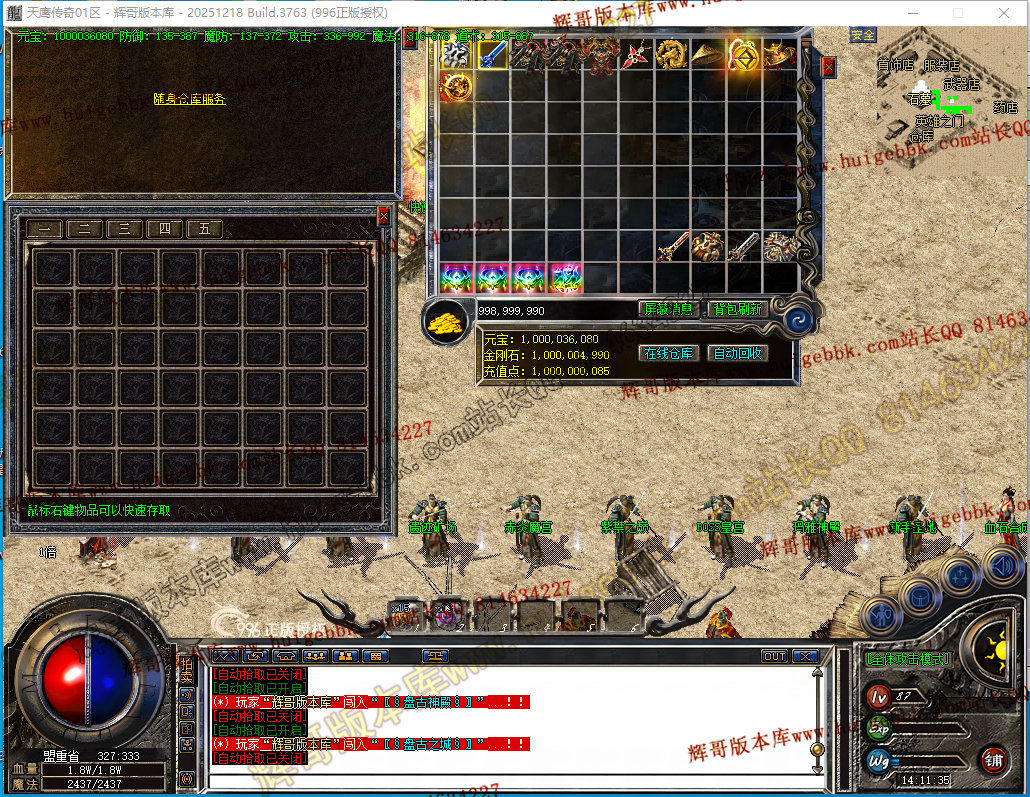
Task: Close the chat window with its X
Action: tap(805, 656)
